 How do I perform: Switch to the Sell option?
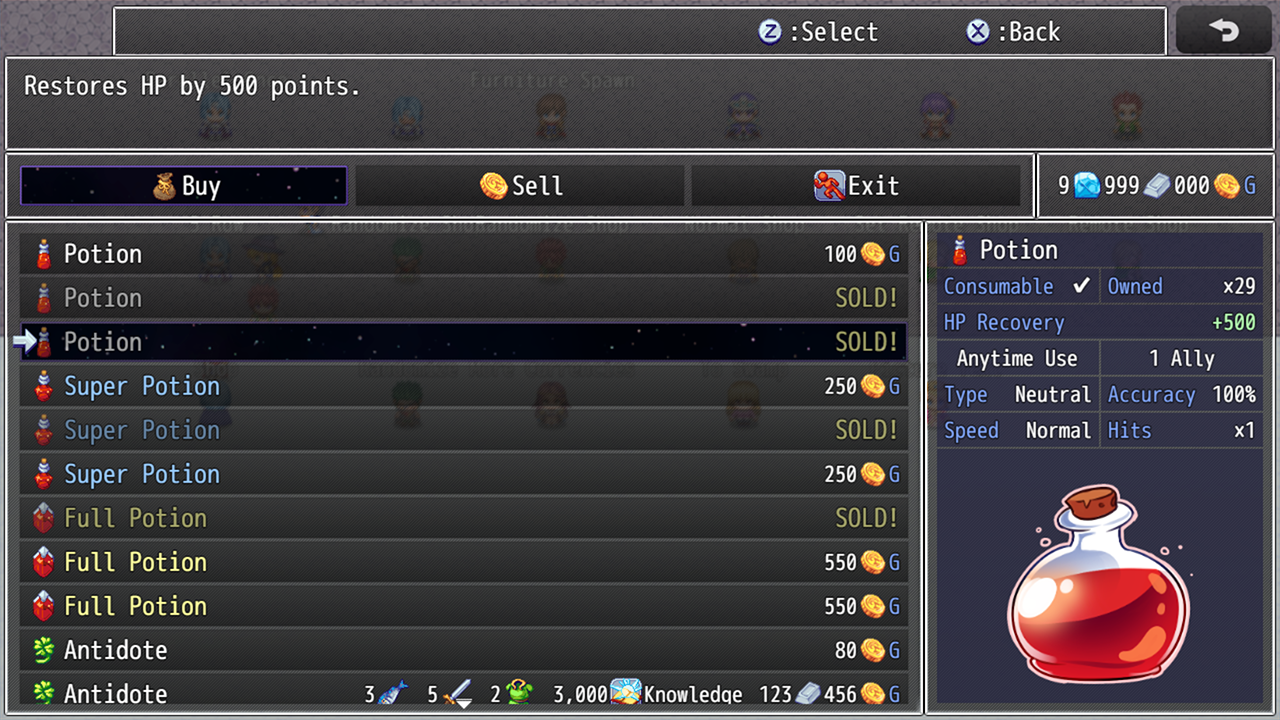click(520, 186)
